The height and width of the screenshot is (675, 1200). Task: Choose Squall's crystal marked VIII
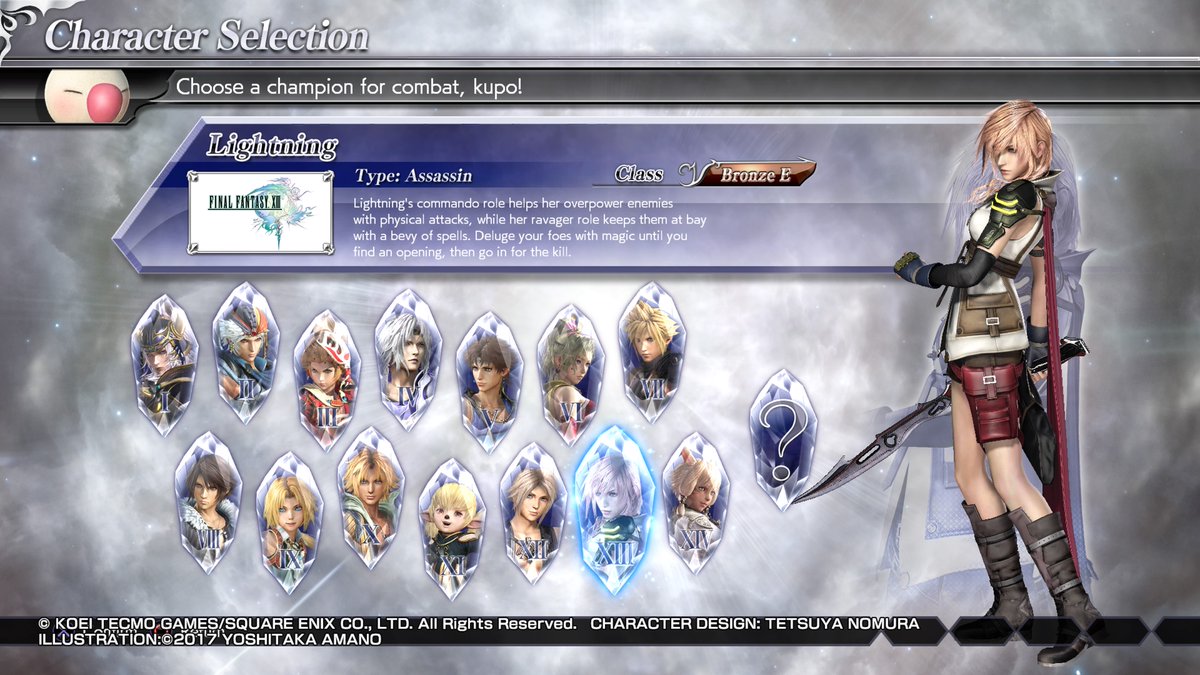click(207, 503)
